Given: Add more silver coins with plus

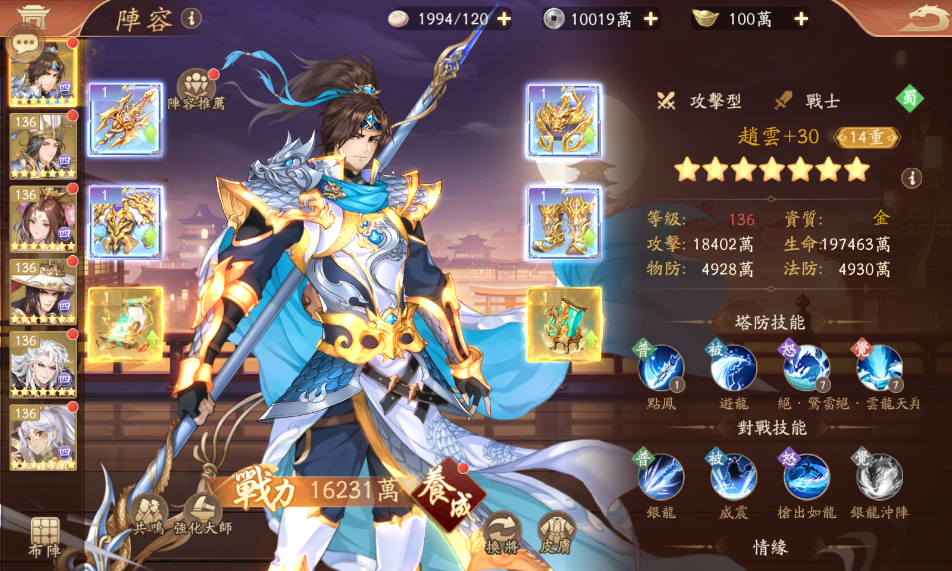Looking at the screenshot, I should click(x=651, y=18).
